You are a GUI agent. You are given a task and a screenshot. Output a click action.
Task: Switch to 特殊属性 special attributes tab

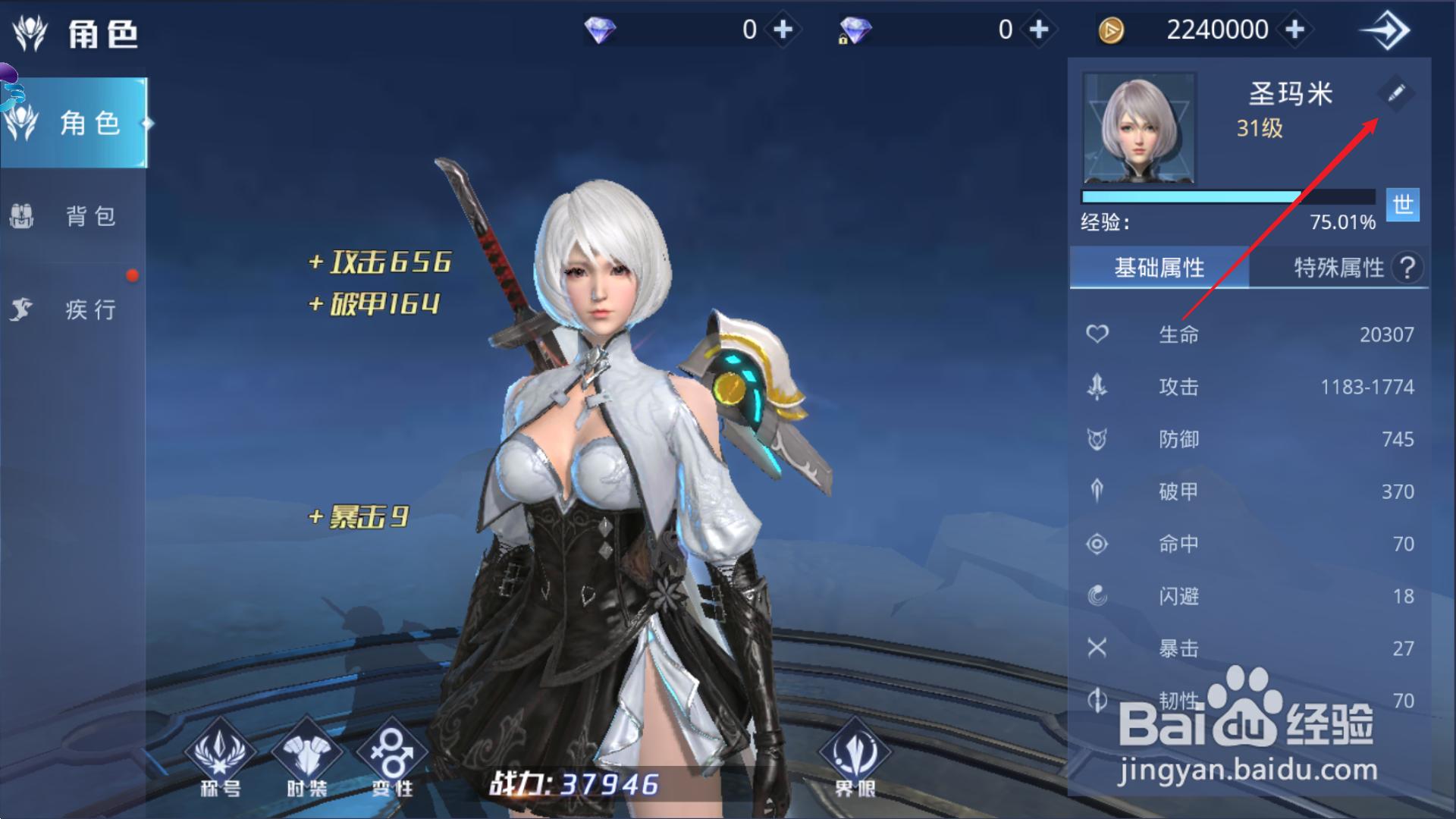pyautogui.click(x=1338, y=268)
